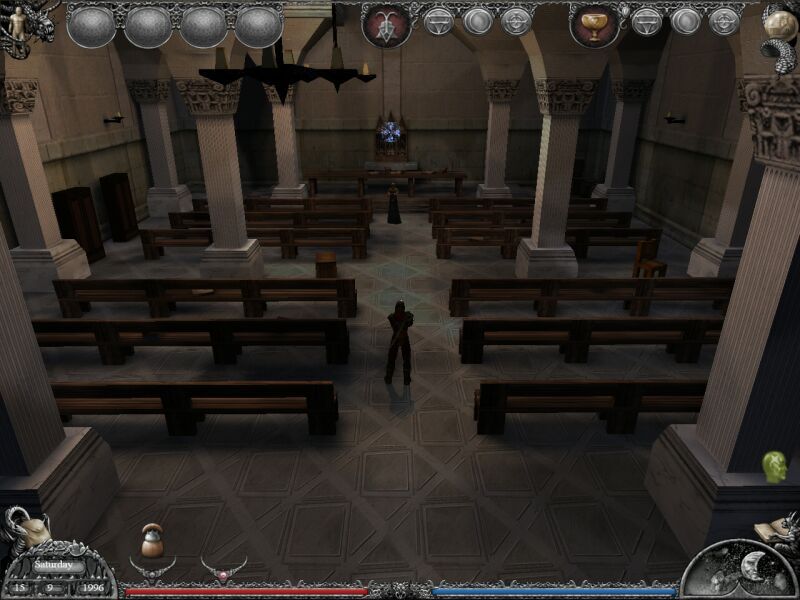Open the green skull icon
The width and height of the screenshot is (800, 600).
click(x=773, y=466)
